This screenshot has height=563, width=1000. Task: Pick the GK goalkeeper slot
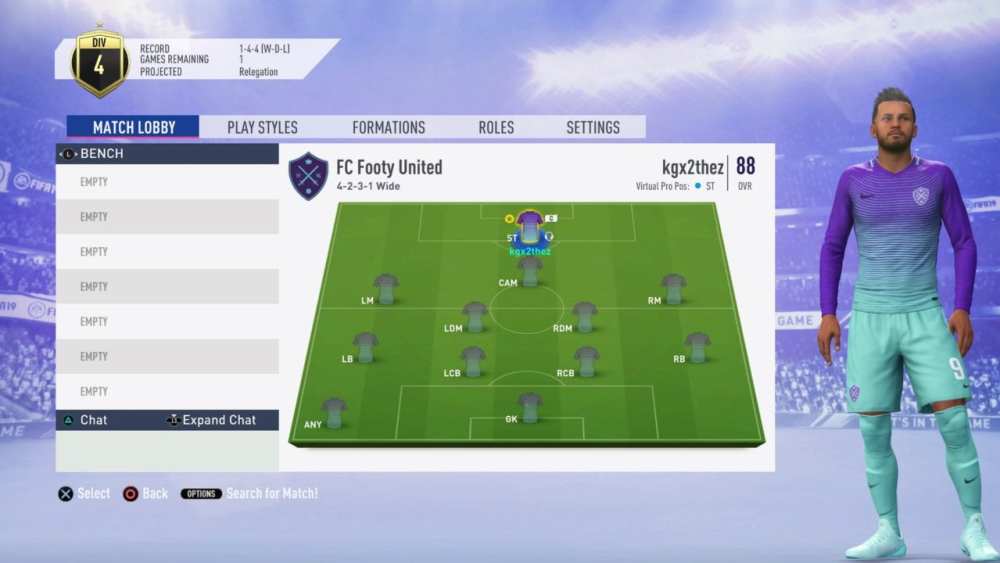[530, 406]
